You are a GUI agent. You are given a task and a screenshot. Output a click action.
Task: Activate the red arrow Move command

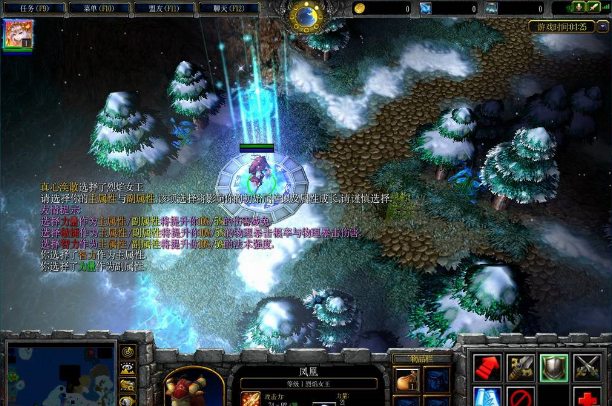click(486, 367)
